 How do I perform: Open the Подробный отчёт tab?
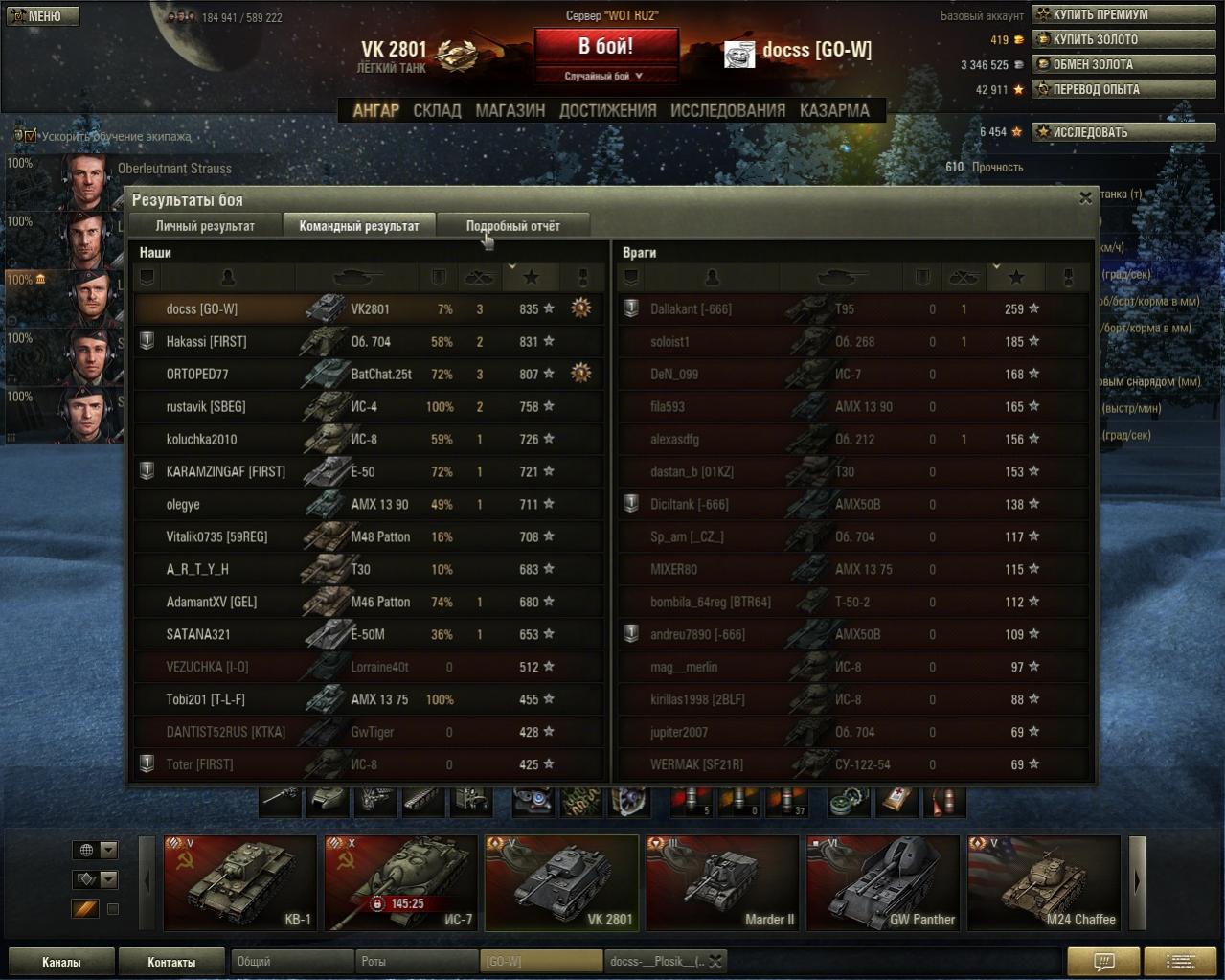tap(512, 226)
